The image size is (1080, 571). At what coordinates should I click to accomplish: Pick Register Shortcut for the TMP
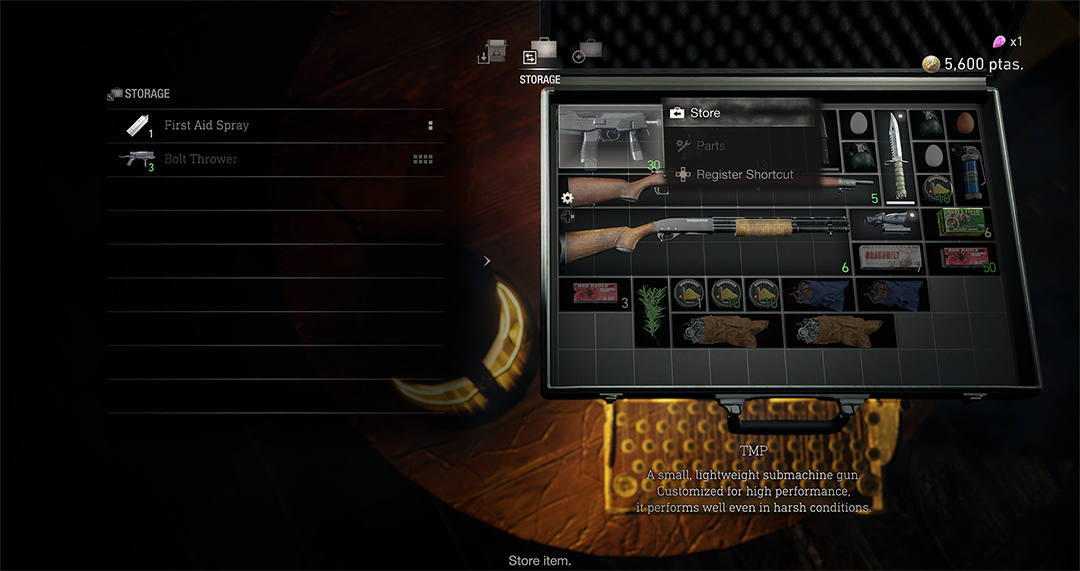744,175
